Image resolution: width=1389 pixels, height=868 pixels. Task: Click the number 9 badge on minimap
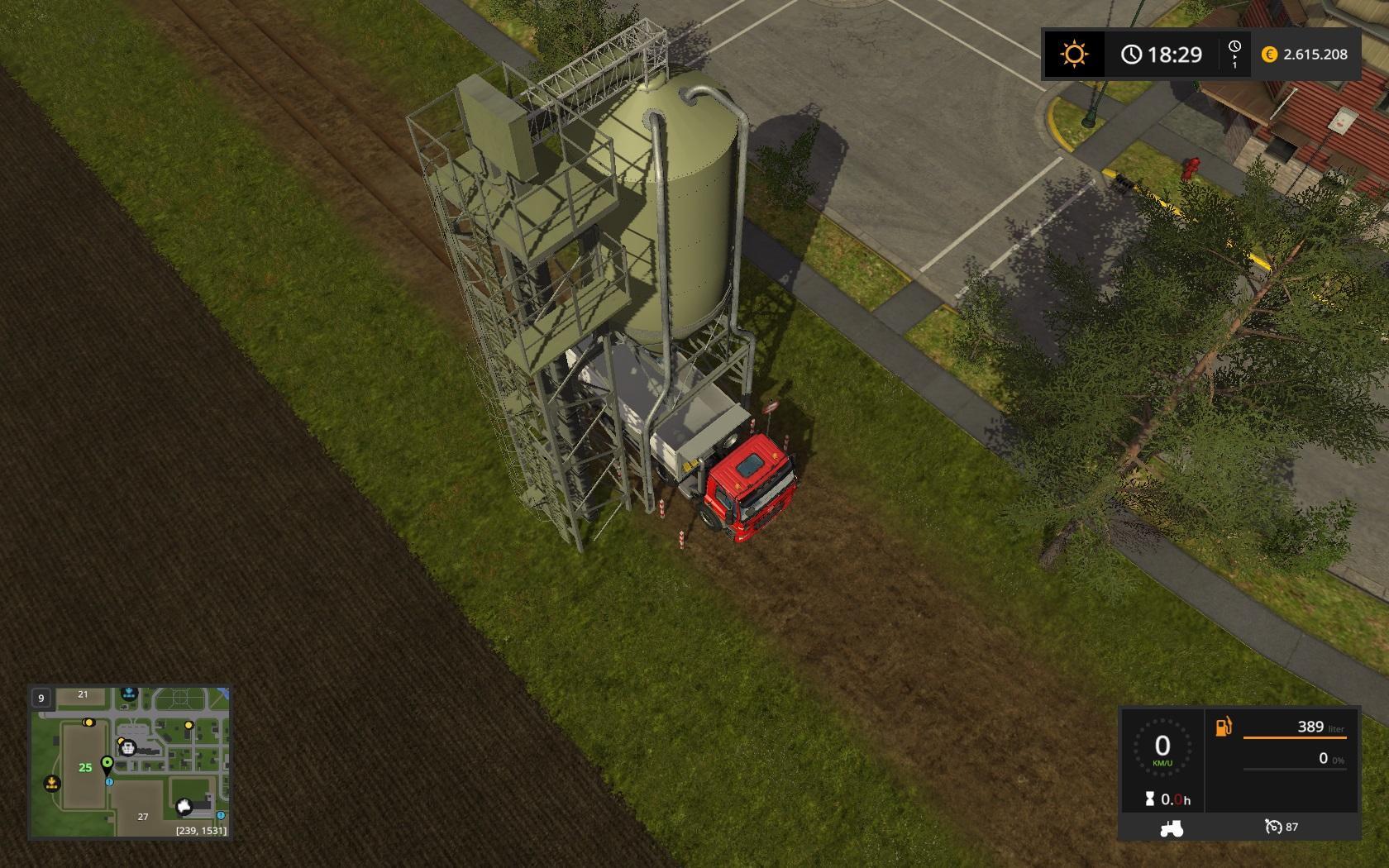[x=41, y=699]
